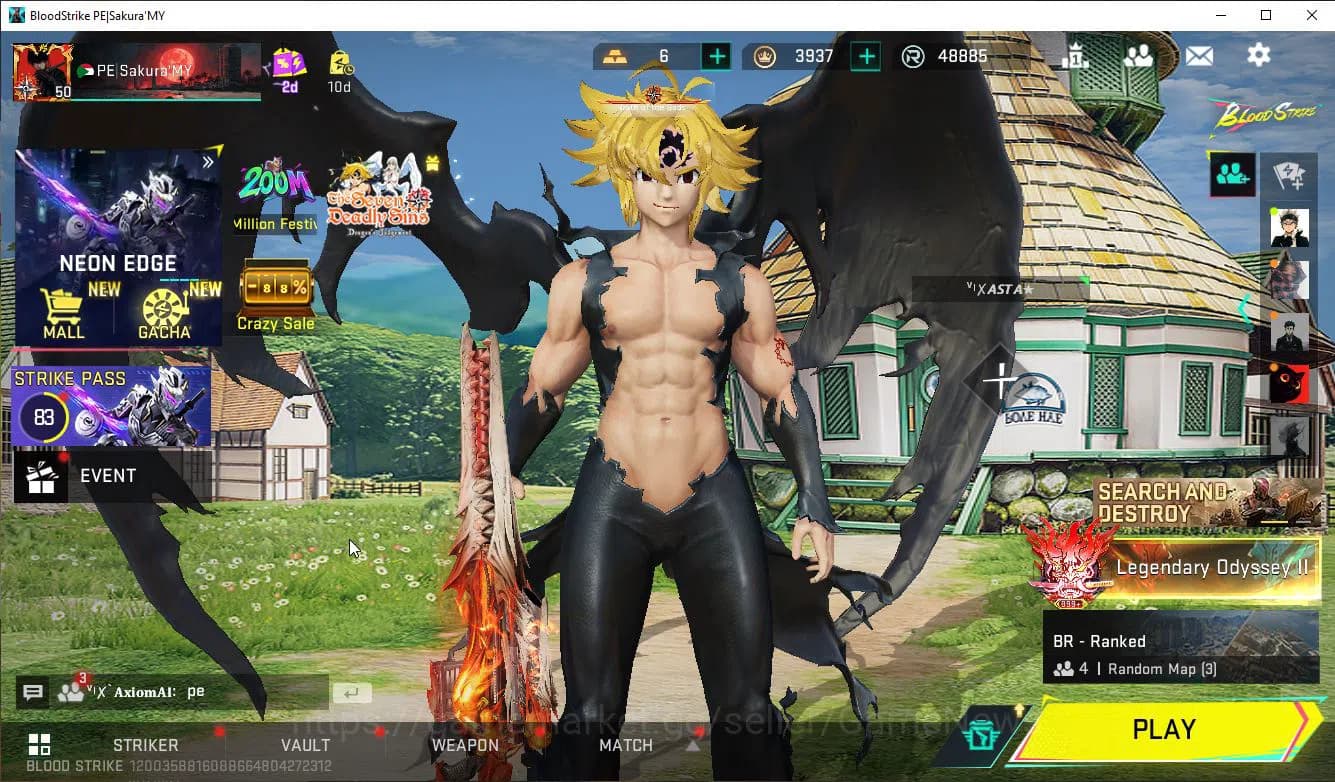
Task: Open the mail inbox envelope
Action: (1199, 56)
